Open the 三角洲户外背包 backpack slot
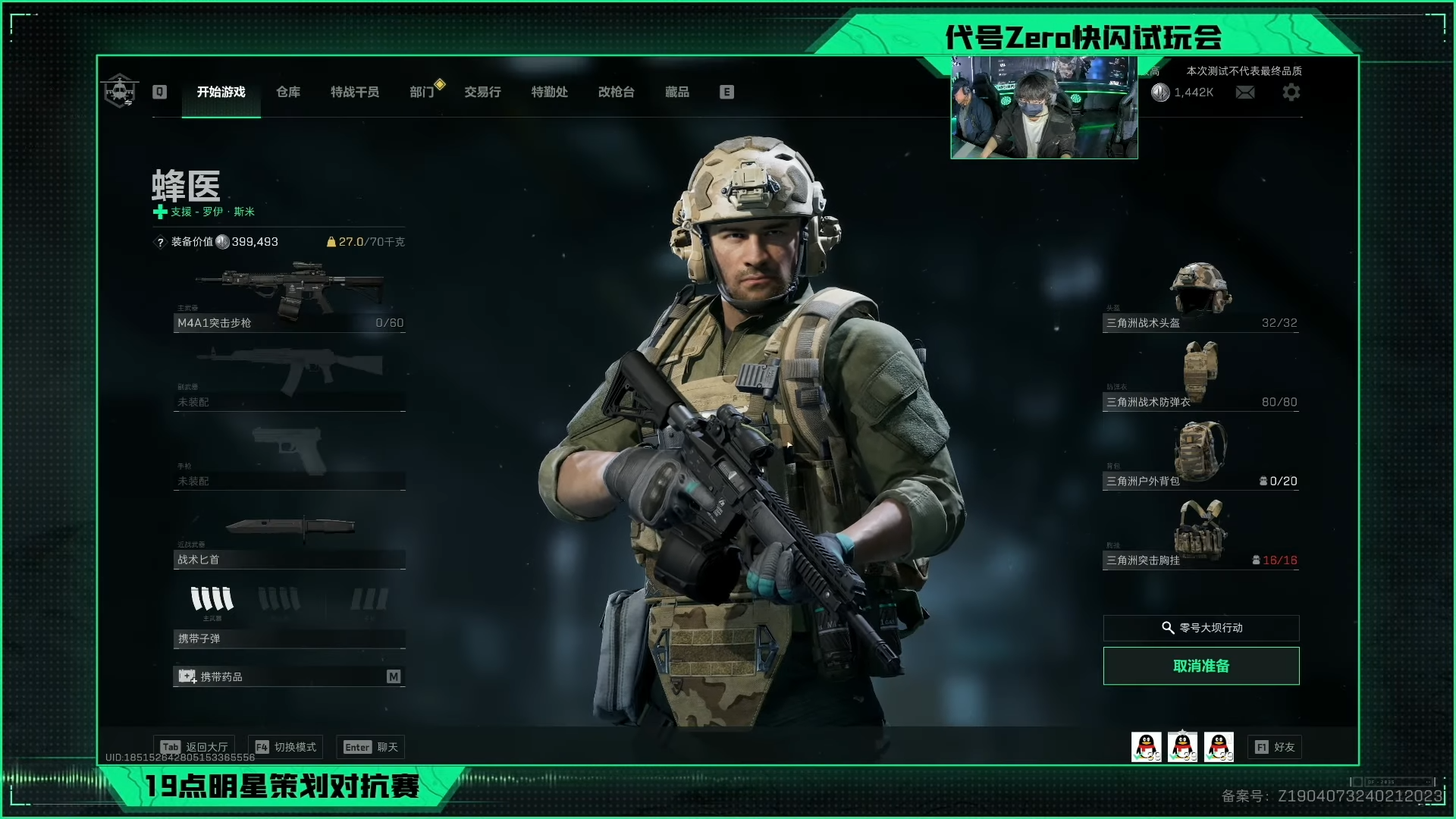 click(1200, 457)
